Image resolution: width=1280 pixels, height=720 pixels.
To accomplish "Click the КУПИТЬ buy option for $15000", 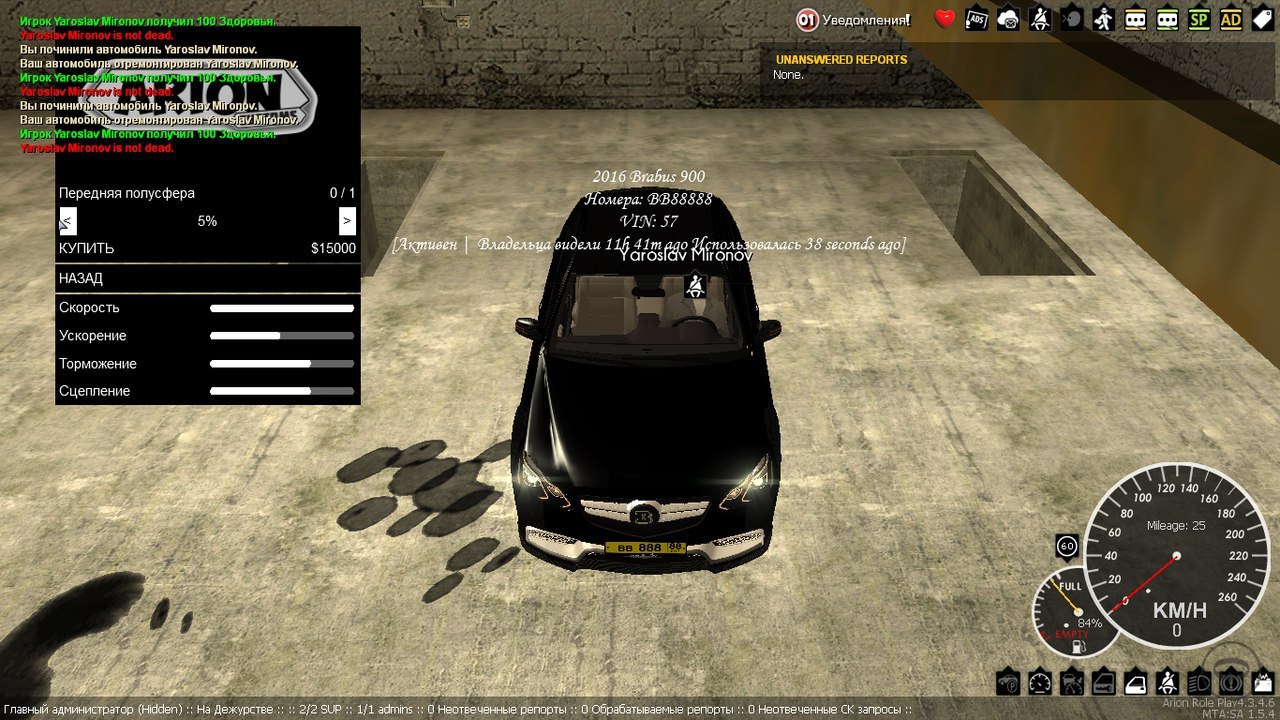I will (207, 248).
